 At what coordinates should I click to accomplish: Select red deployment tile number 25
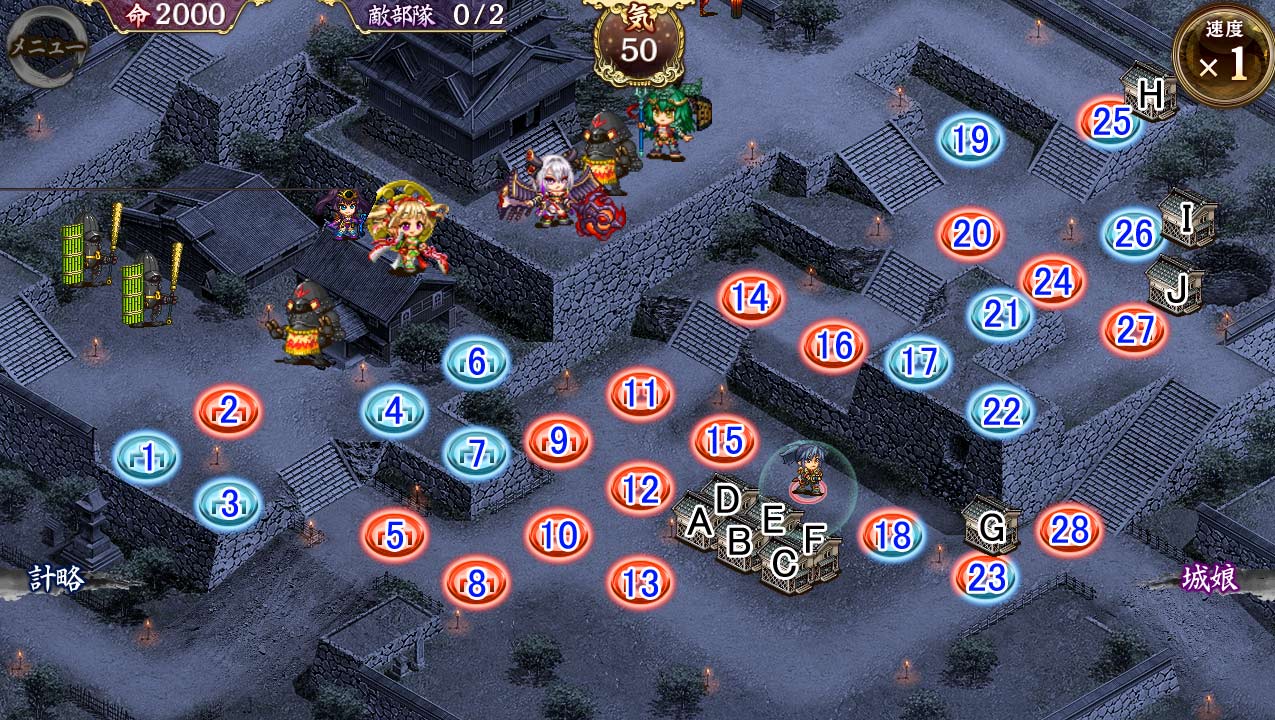pos(1110,122)
